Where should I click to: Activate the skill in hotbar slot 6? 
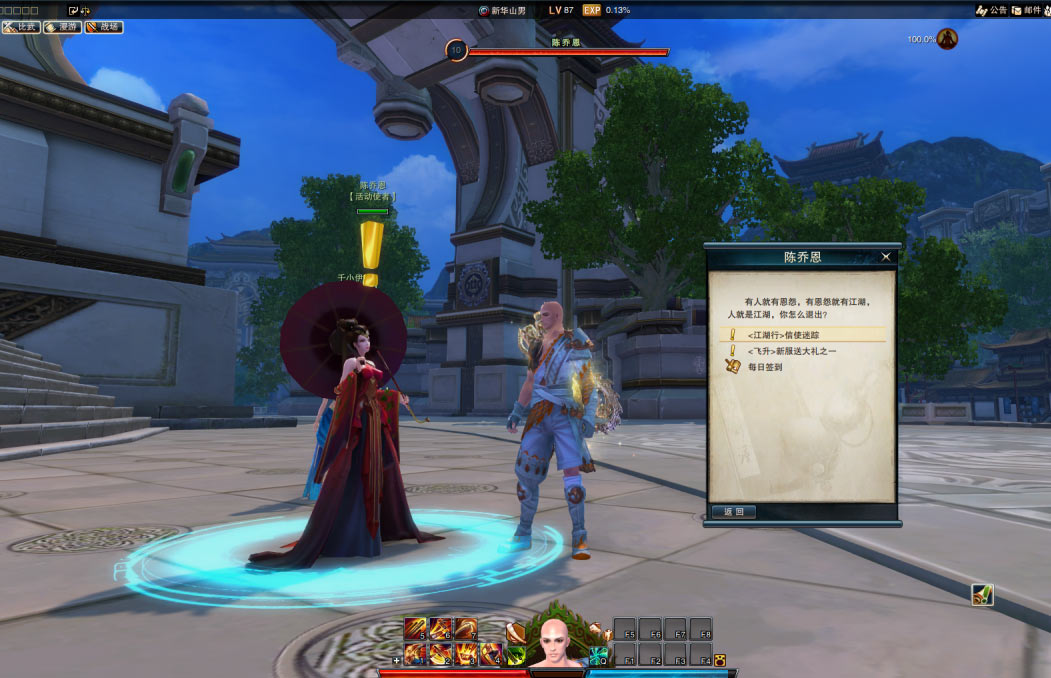tap(441, 629)
